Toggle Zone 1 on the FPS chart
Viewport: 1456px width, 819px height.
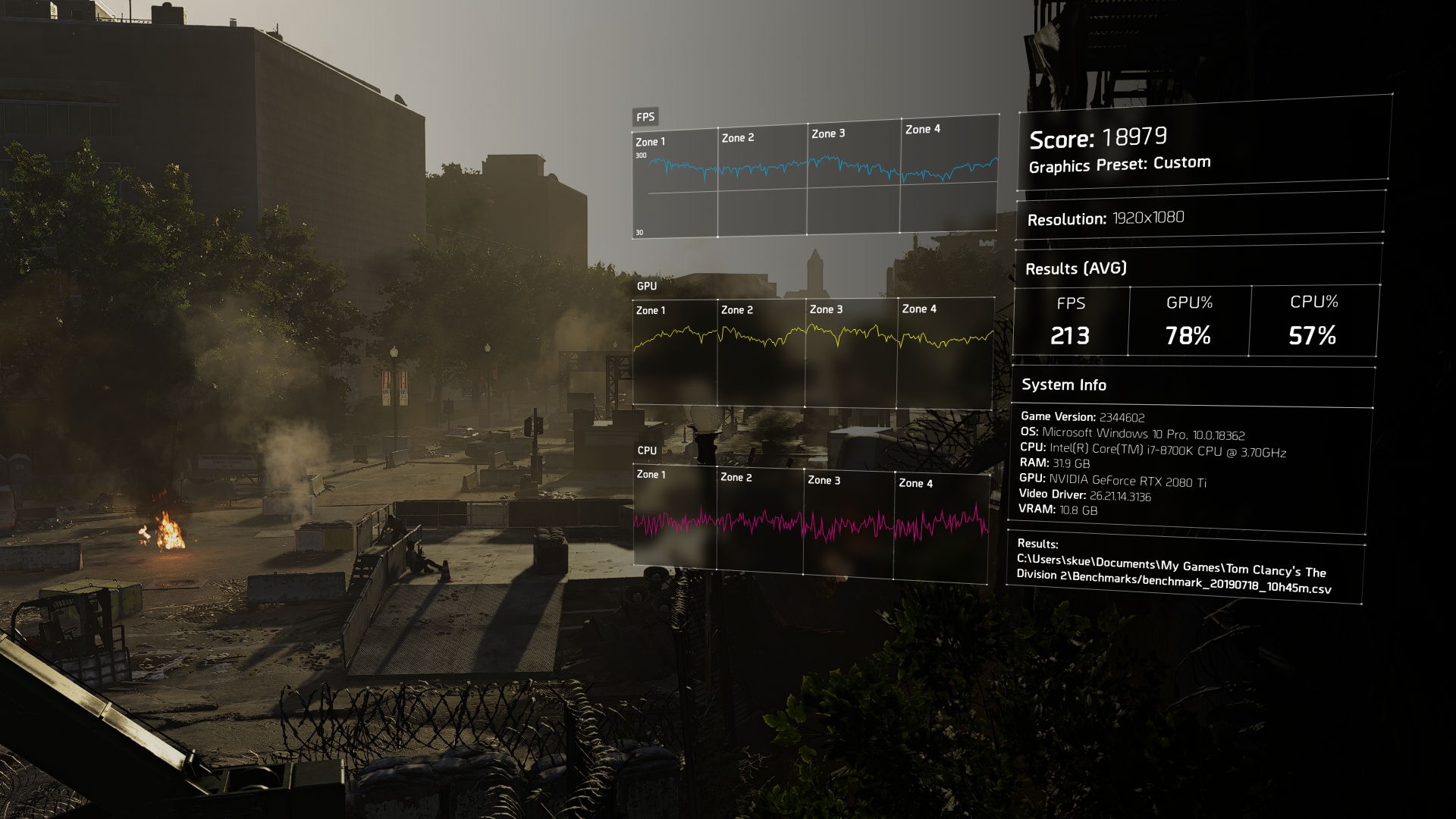[651, 140]
